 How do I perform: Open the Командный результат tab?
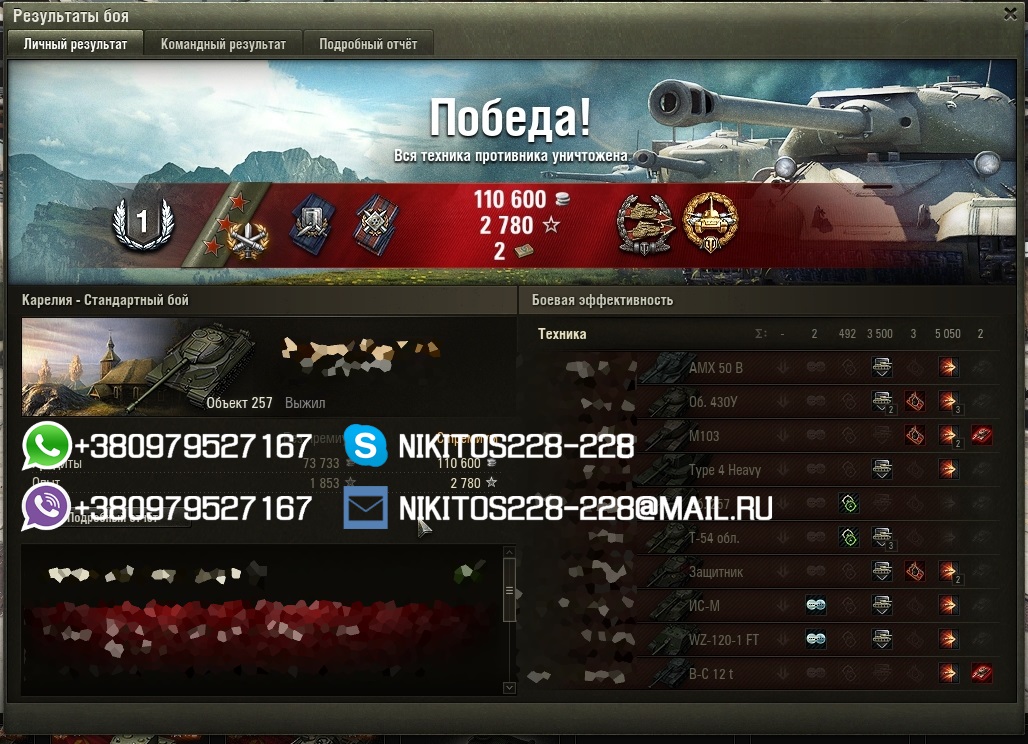point(223,44)
